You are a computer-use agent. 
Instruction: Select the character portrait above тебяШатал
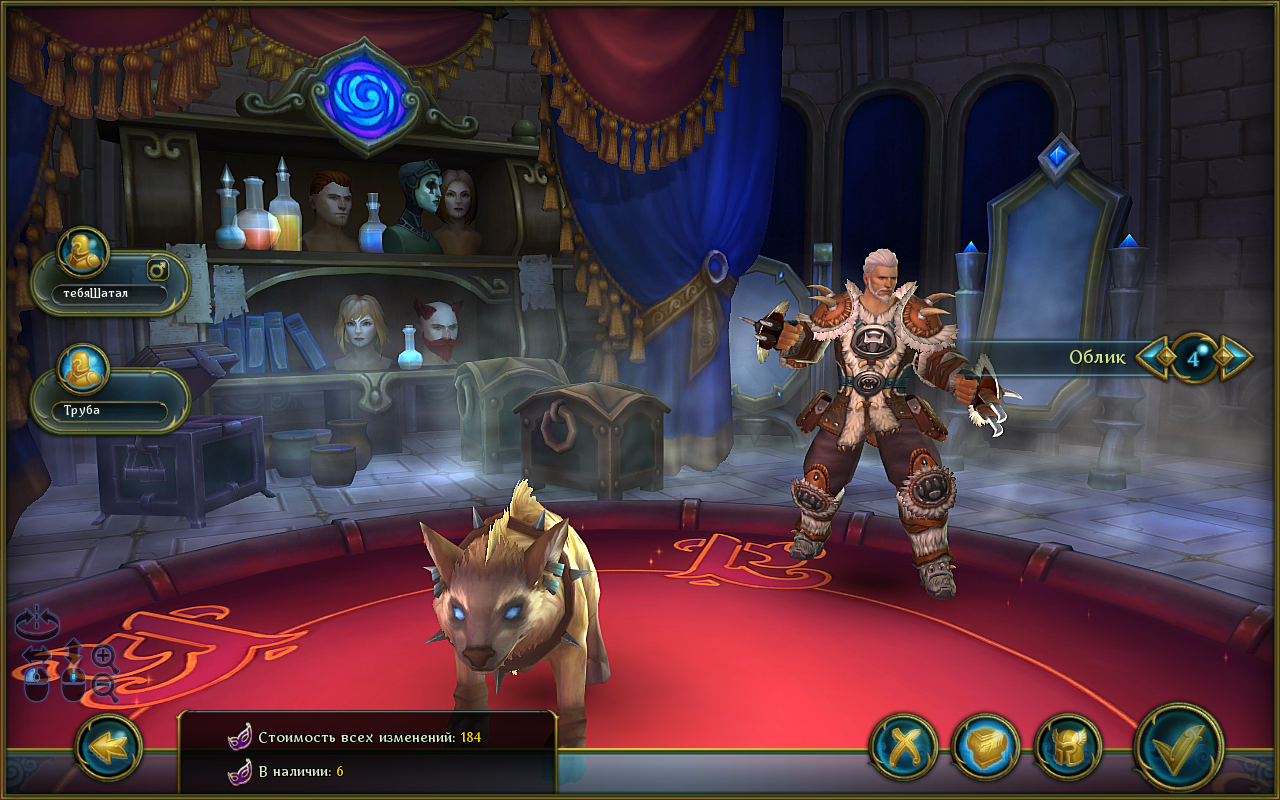[83, 254]
